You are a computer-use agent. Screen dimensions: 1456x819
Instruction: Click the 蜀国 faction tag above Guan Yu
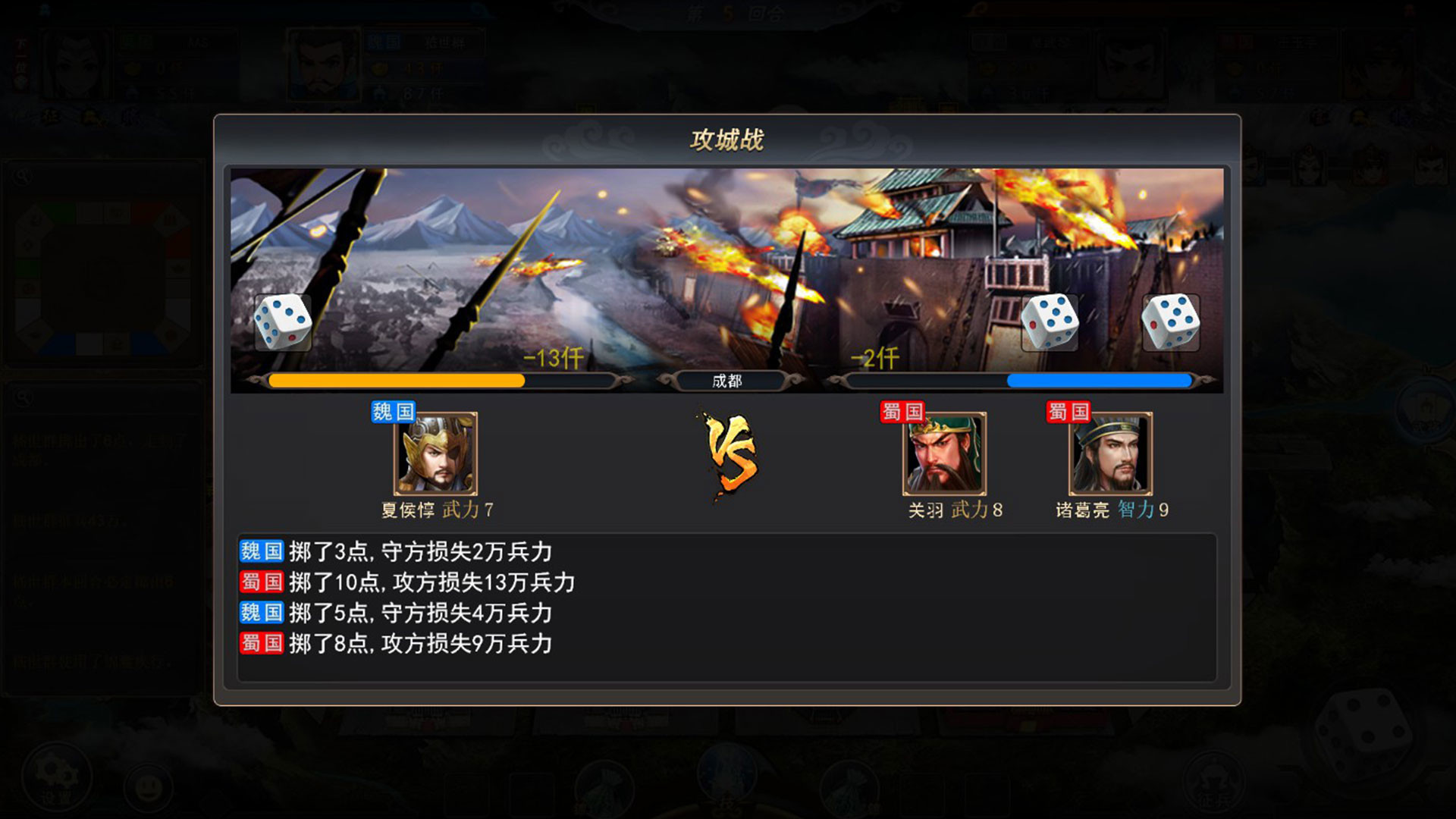point(902,411)
